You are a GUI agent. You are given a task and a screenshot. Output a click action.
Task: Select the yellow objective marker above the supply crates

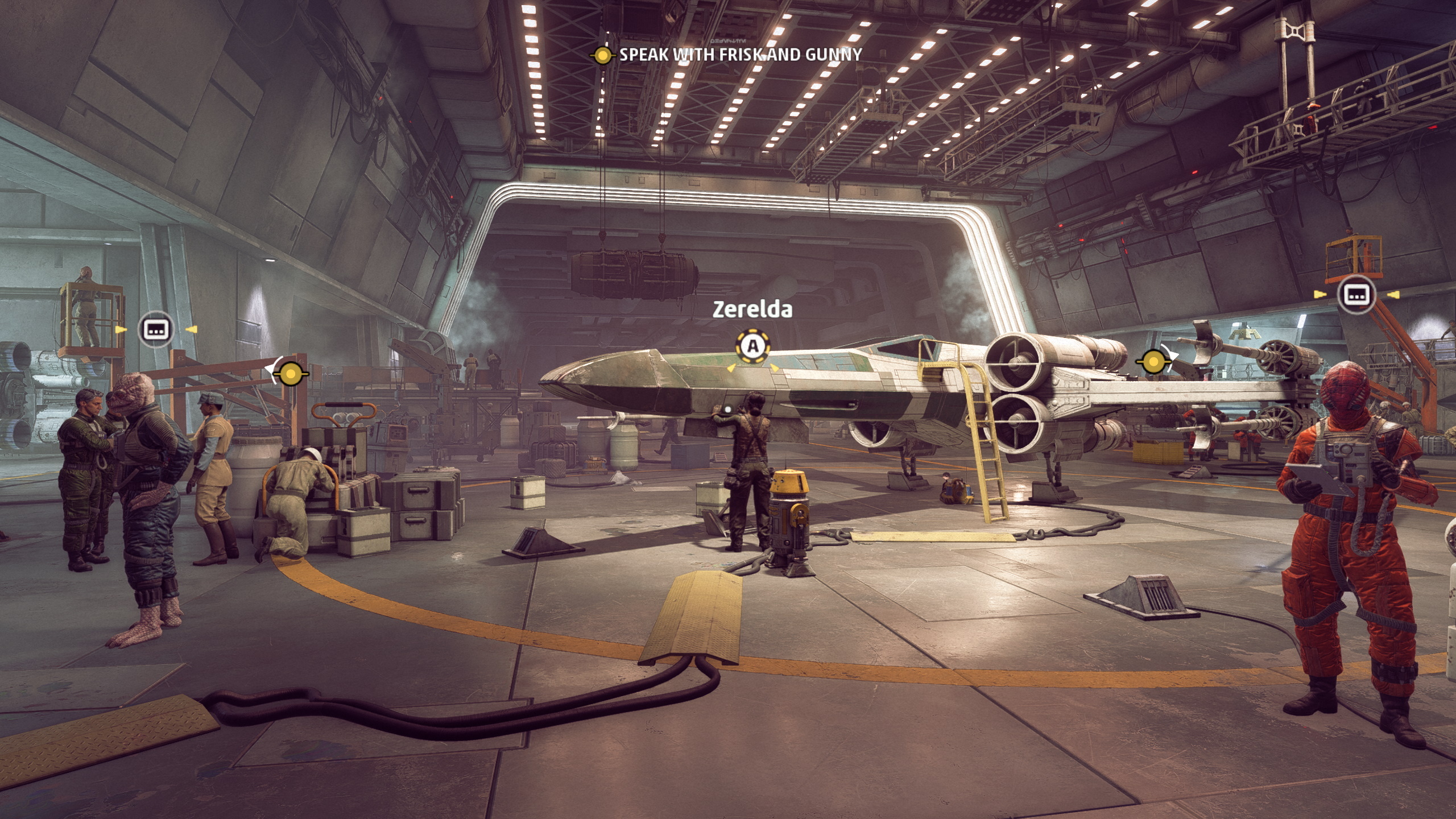click(291, 374)
